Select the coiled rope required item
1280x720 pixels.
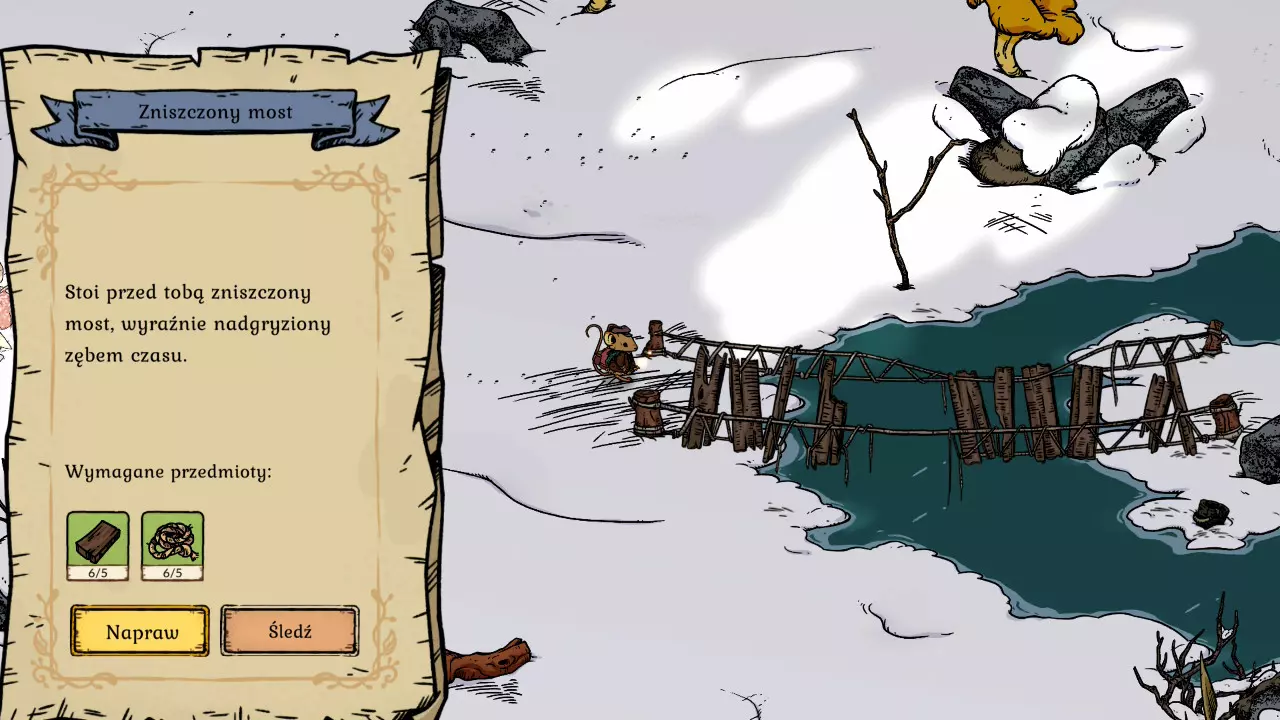pos(172,544)
